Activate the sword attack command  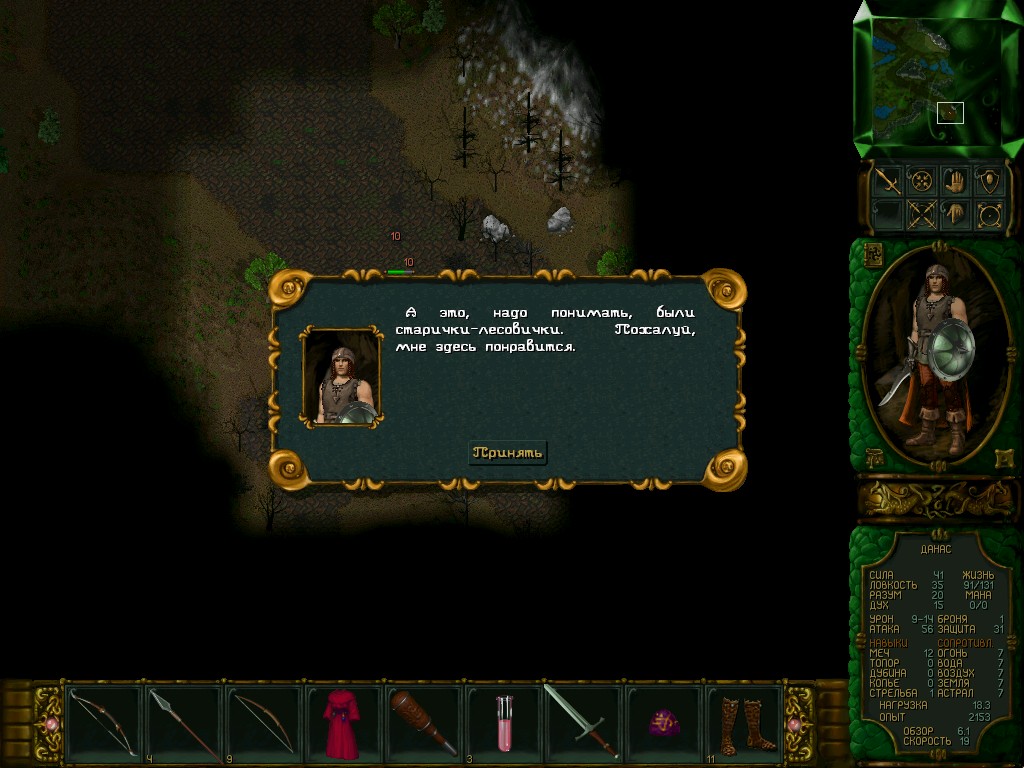886,180
